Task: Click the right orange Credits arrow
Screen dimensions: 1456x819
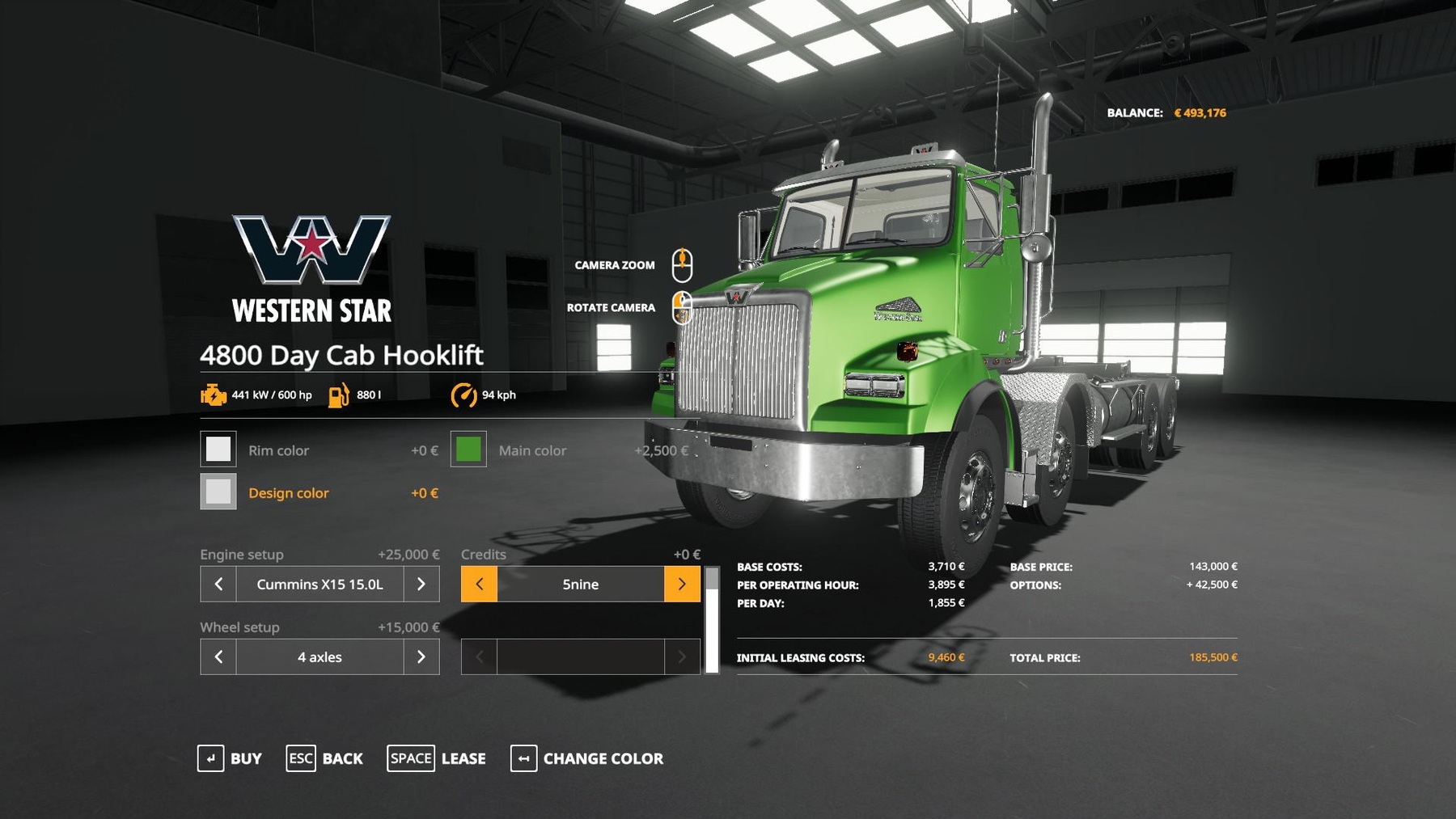Action: (x=682, y=584)
